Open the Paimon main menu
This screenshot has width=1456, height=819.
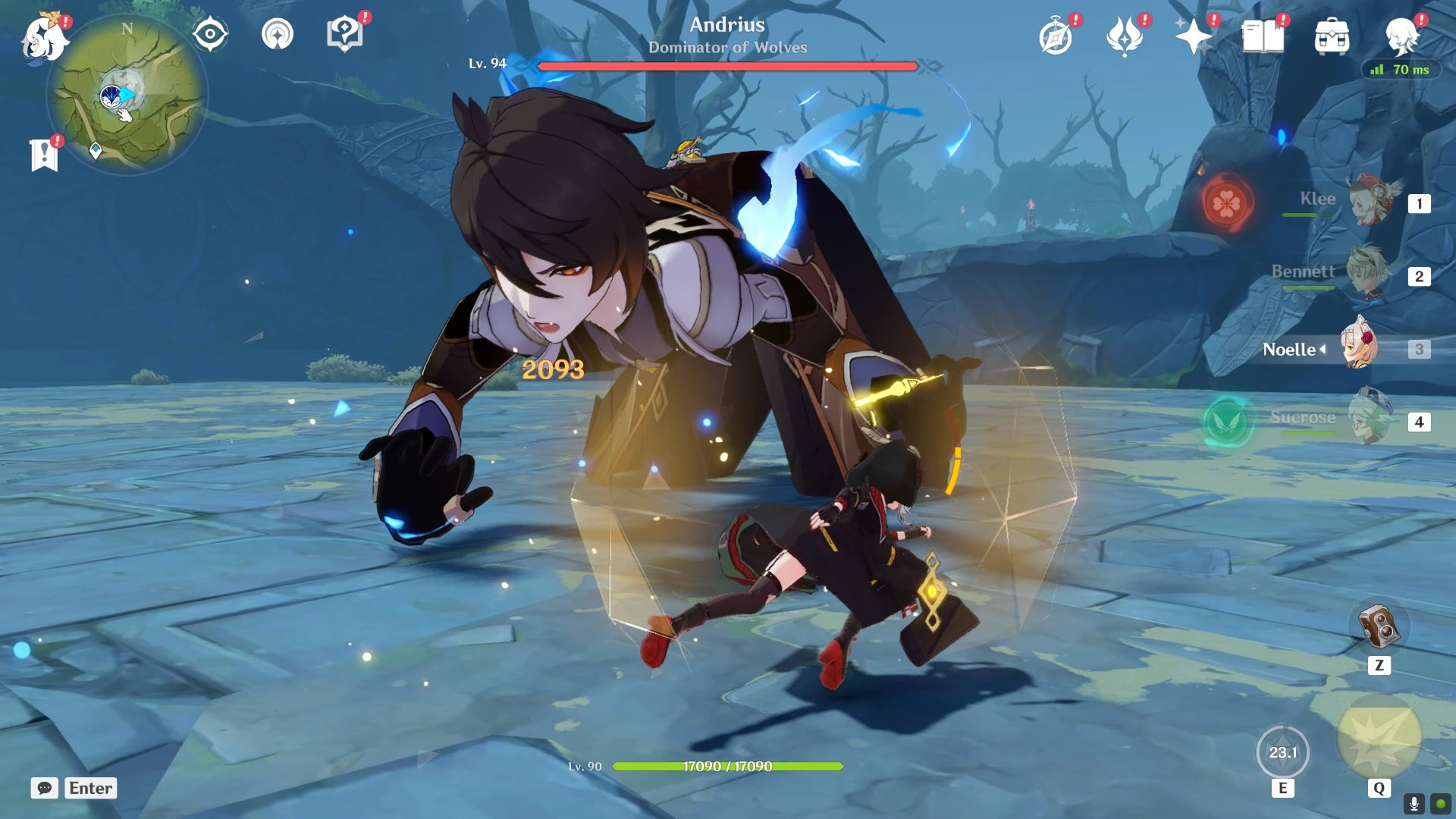point(43,38)
